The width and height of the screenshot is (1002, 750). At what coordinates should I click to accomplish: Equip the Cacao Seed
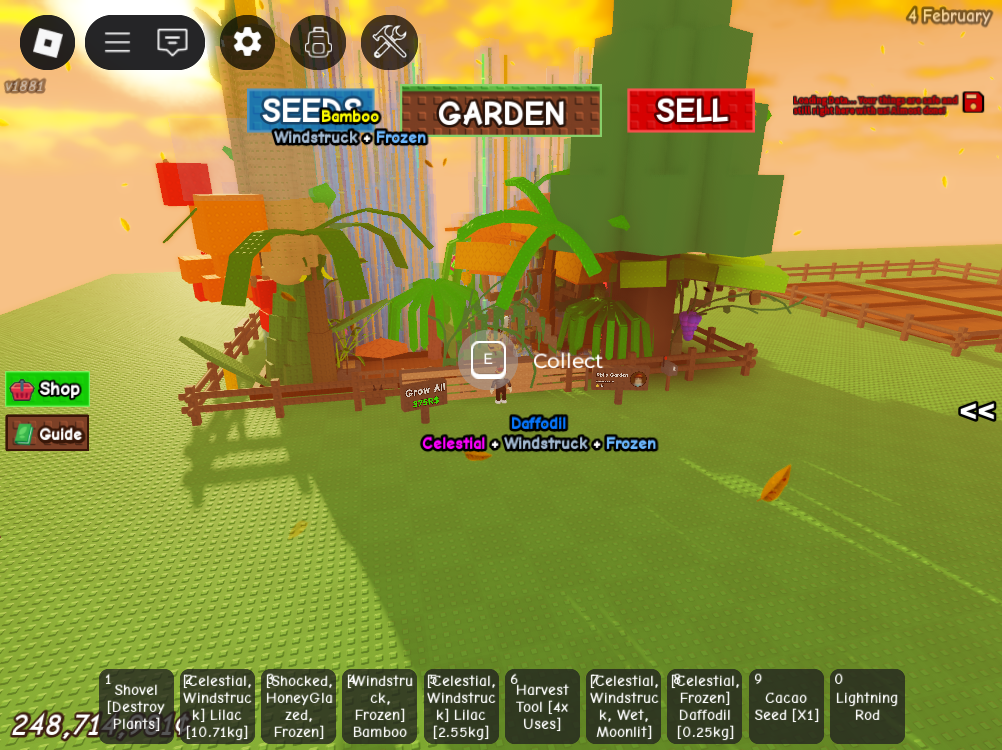tap(786, 706)
